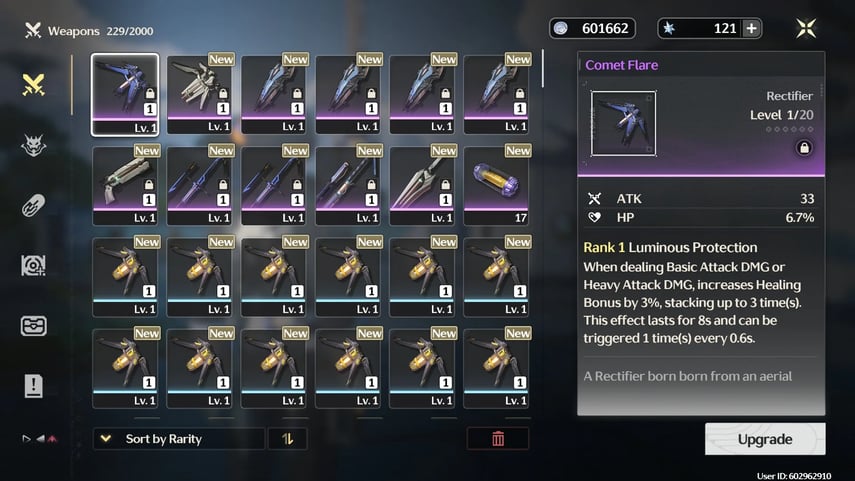This screenshot has width=855, height=481.
Task: Select the highlighted Comet Flare weapon slot
Action: tap(125, 94)
